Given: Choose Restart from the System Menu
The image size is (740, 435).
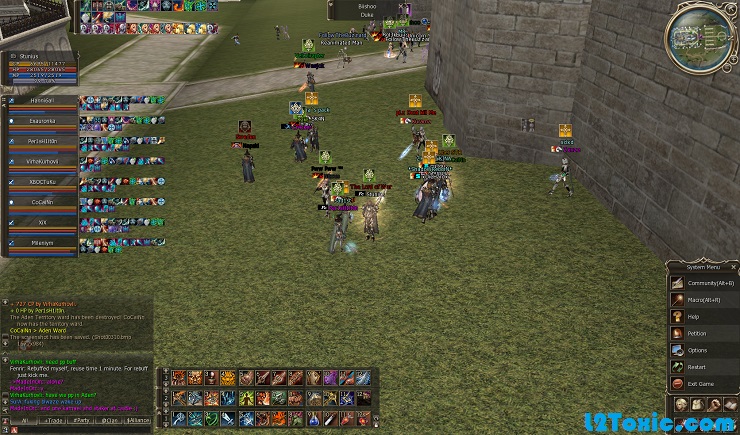Looking at the screenshot, I should (696, 368).
